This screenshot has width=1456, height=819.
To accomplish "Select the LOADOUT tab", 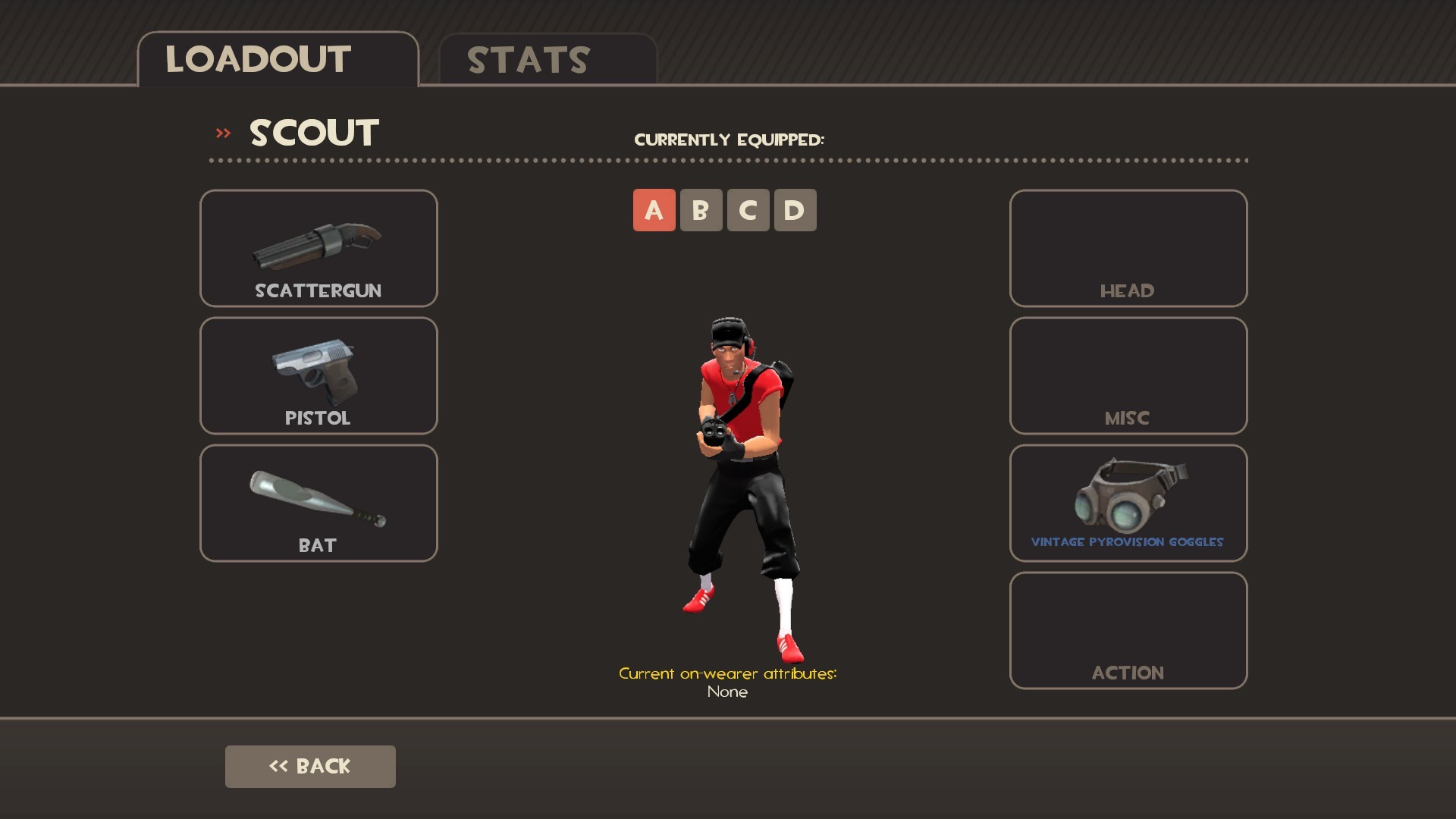I will coord(257,58).
